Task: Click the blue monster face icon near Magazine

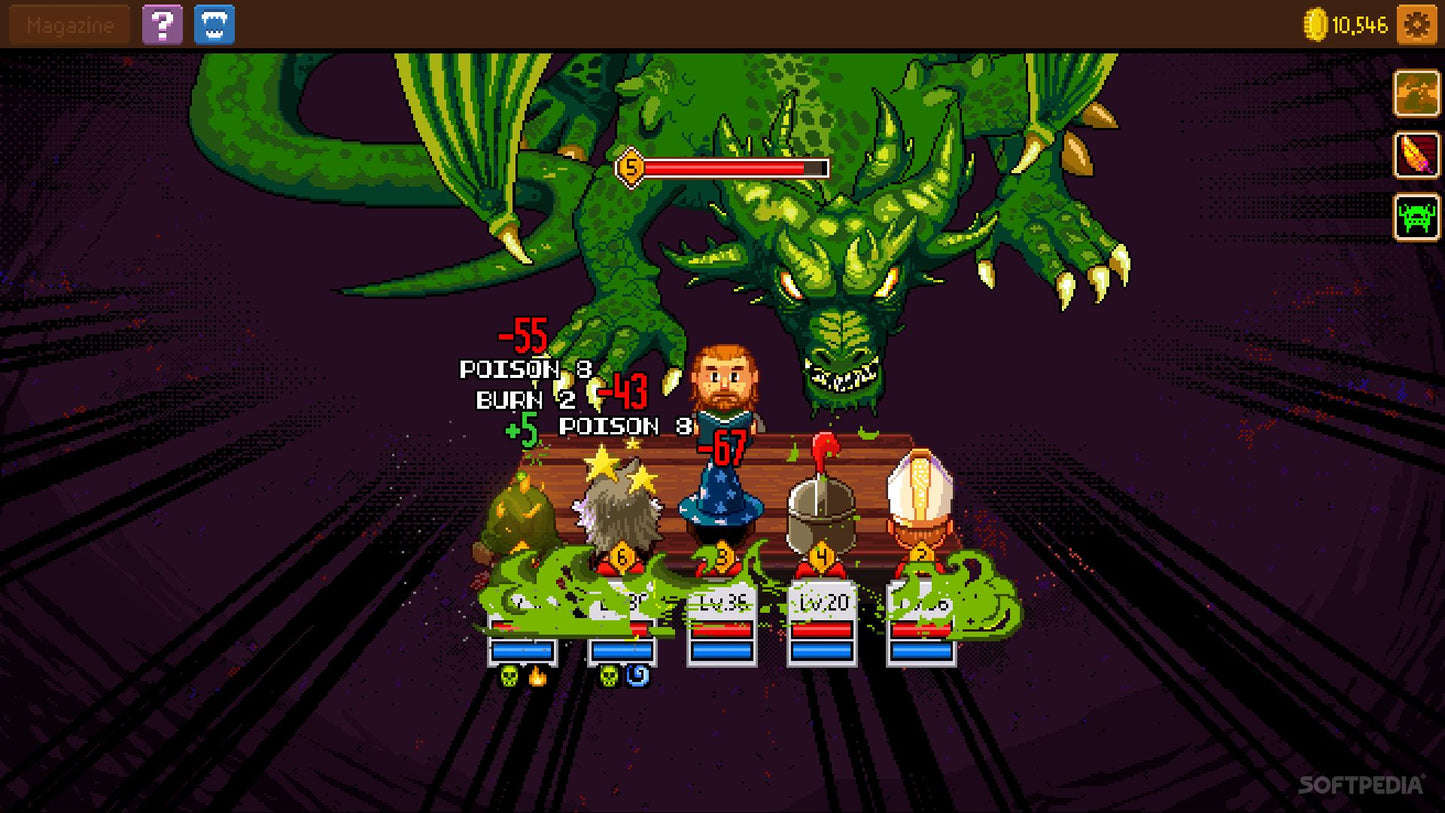Action: click(x=216, y=23)
